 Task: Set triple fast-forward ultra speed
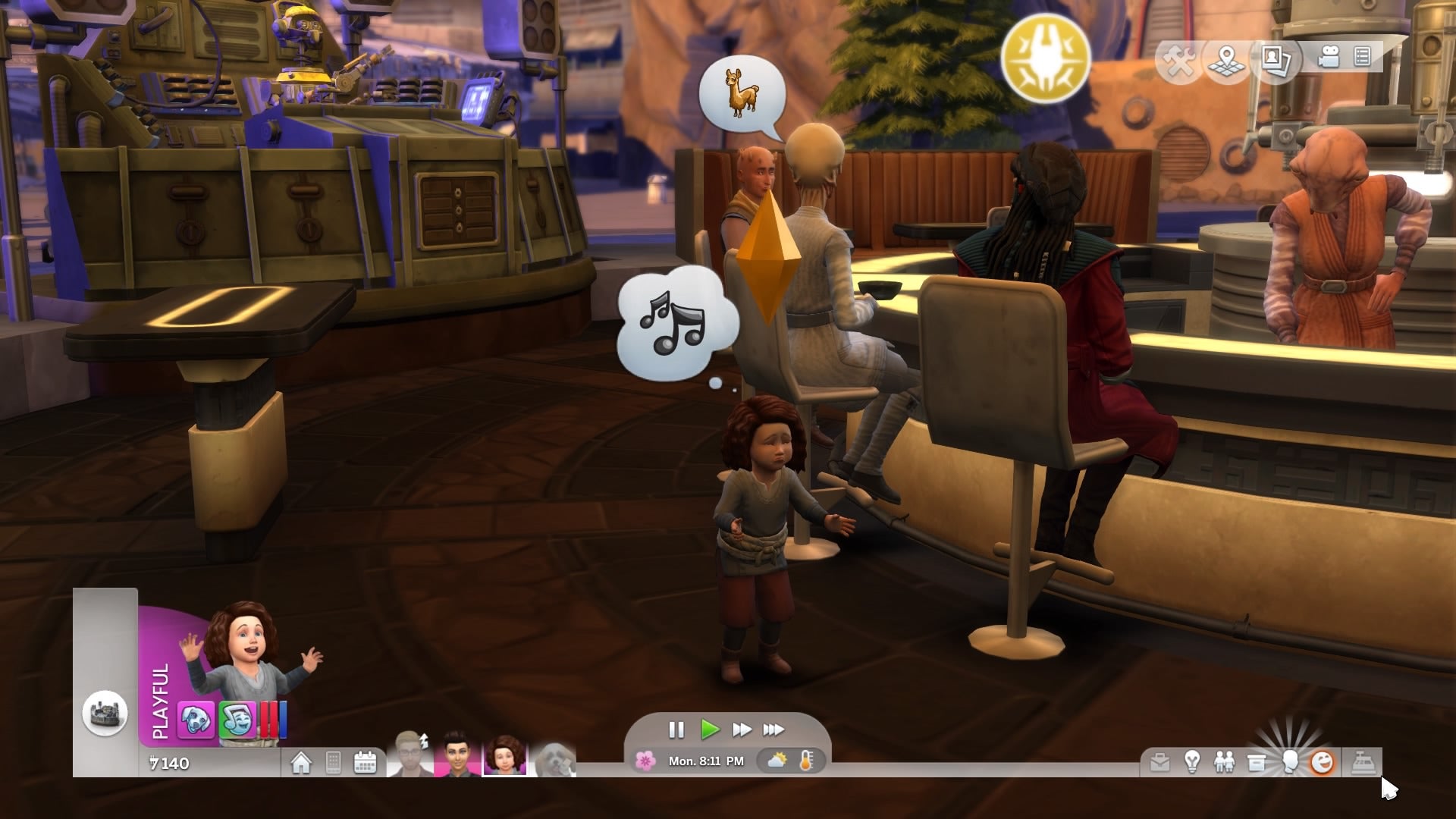tap(773, 730)
